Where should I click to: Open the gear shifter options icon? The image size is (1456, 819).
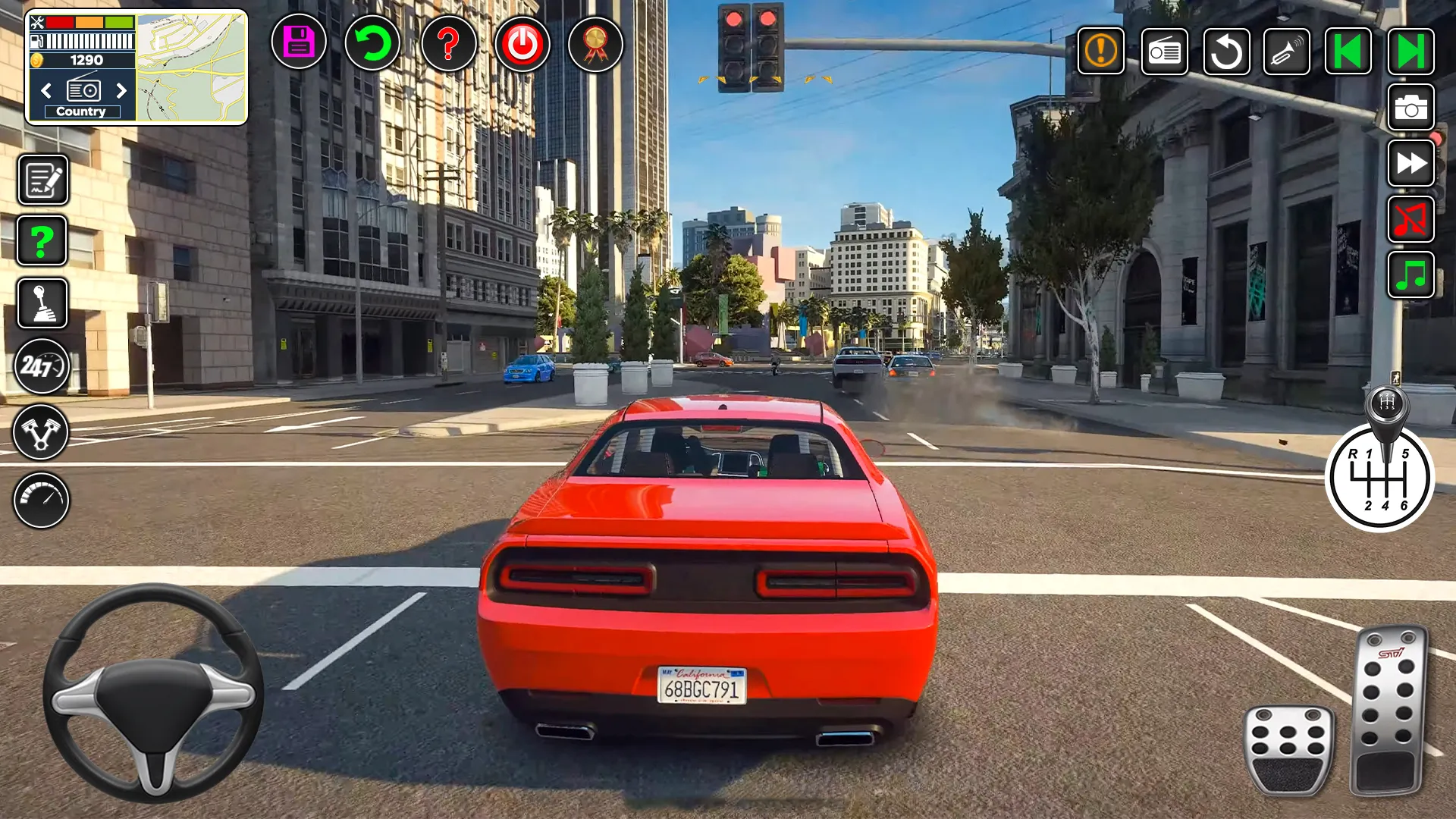coord(42,303)
